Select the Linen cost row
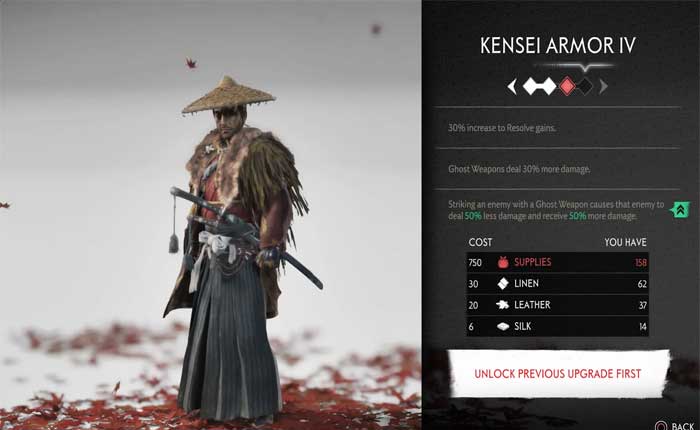 pos(557,284)
